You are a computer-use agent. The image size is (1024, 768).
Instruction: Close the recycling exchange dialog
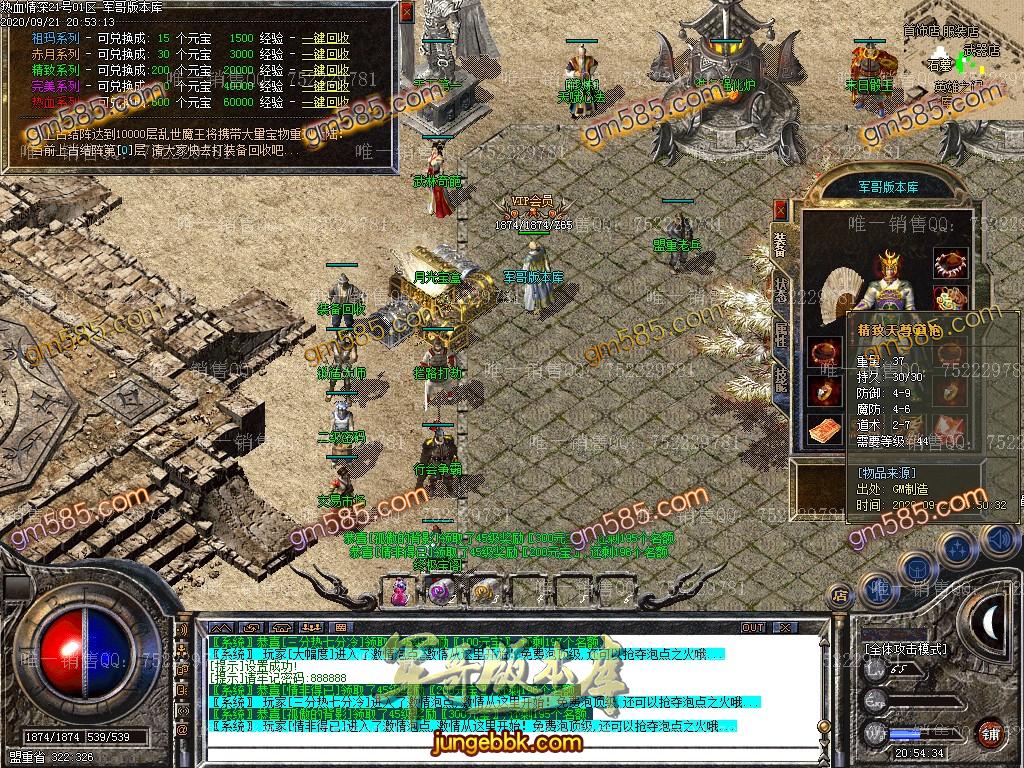pos(406,13)
